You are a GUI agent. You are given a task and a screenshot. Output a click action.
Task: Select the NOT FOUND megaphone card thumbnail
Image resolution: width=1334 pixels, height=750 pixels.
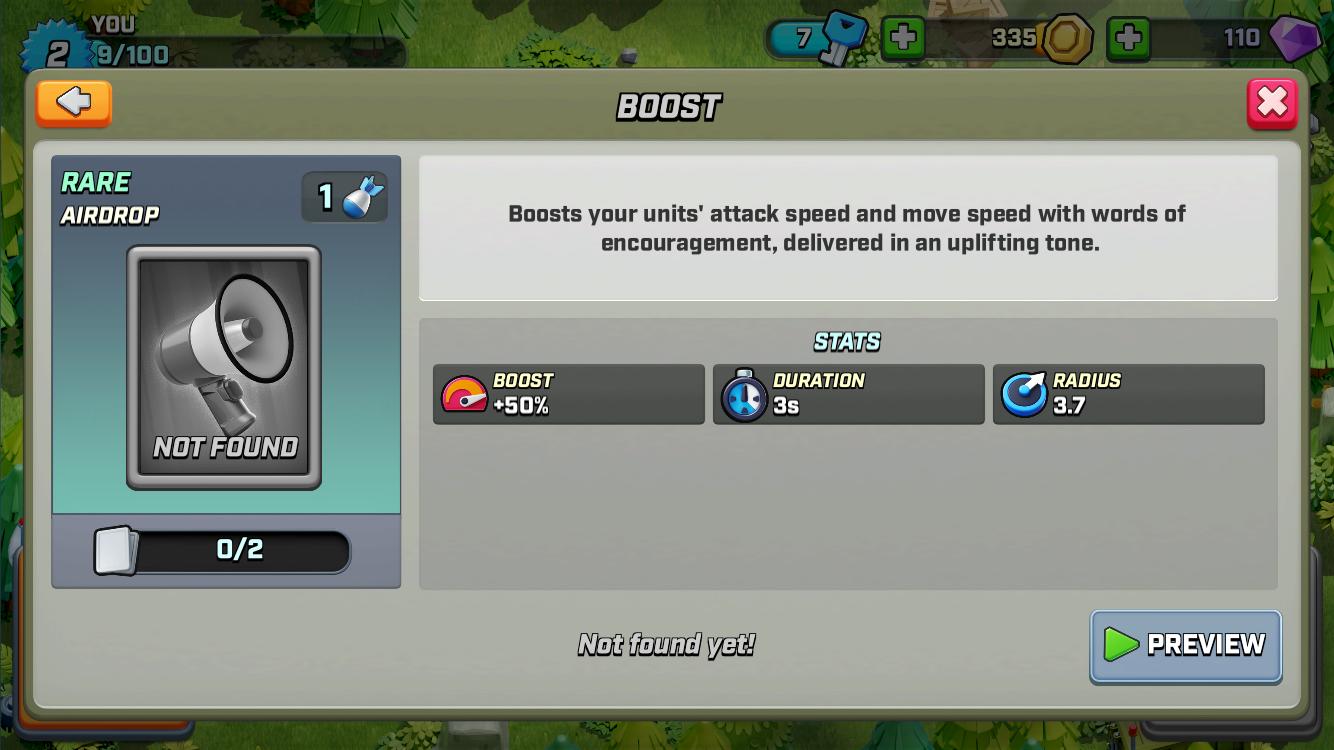click(x=224, y=370)
